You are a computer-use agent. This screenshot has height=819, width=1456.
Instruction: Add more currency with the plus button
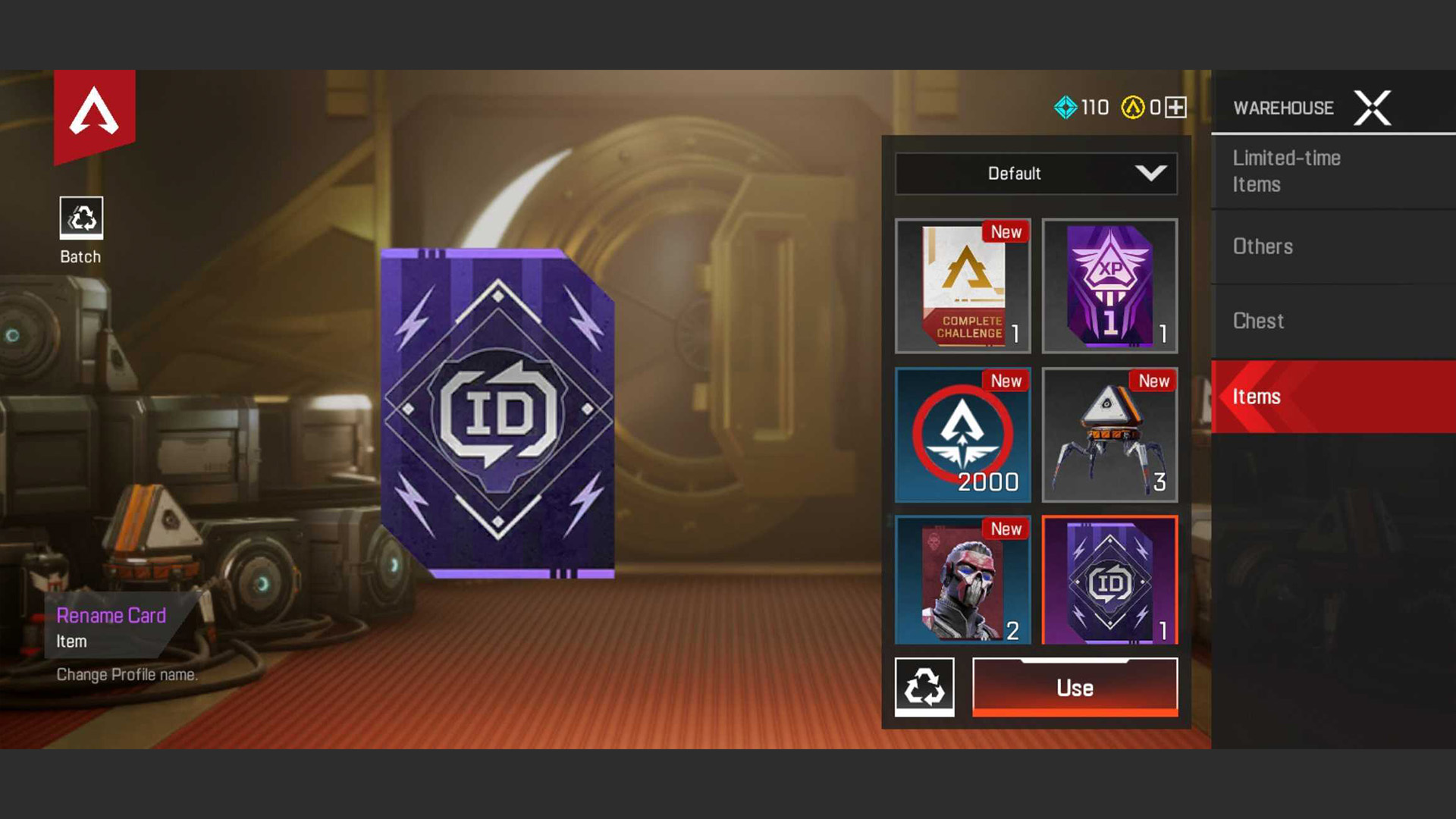pos(1175,108)
